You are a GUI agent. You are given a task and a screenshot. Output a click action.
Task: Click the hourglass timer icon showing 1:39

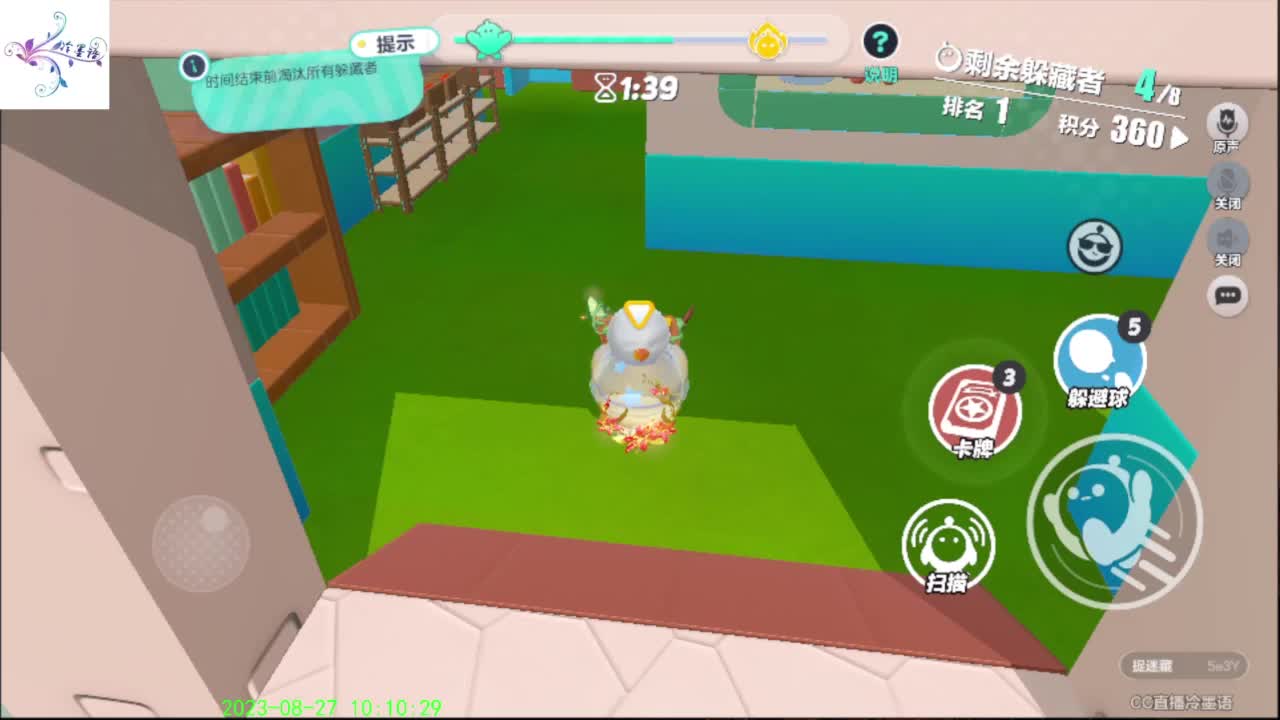pos(604,89)
